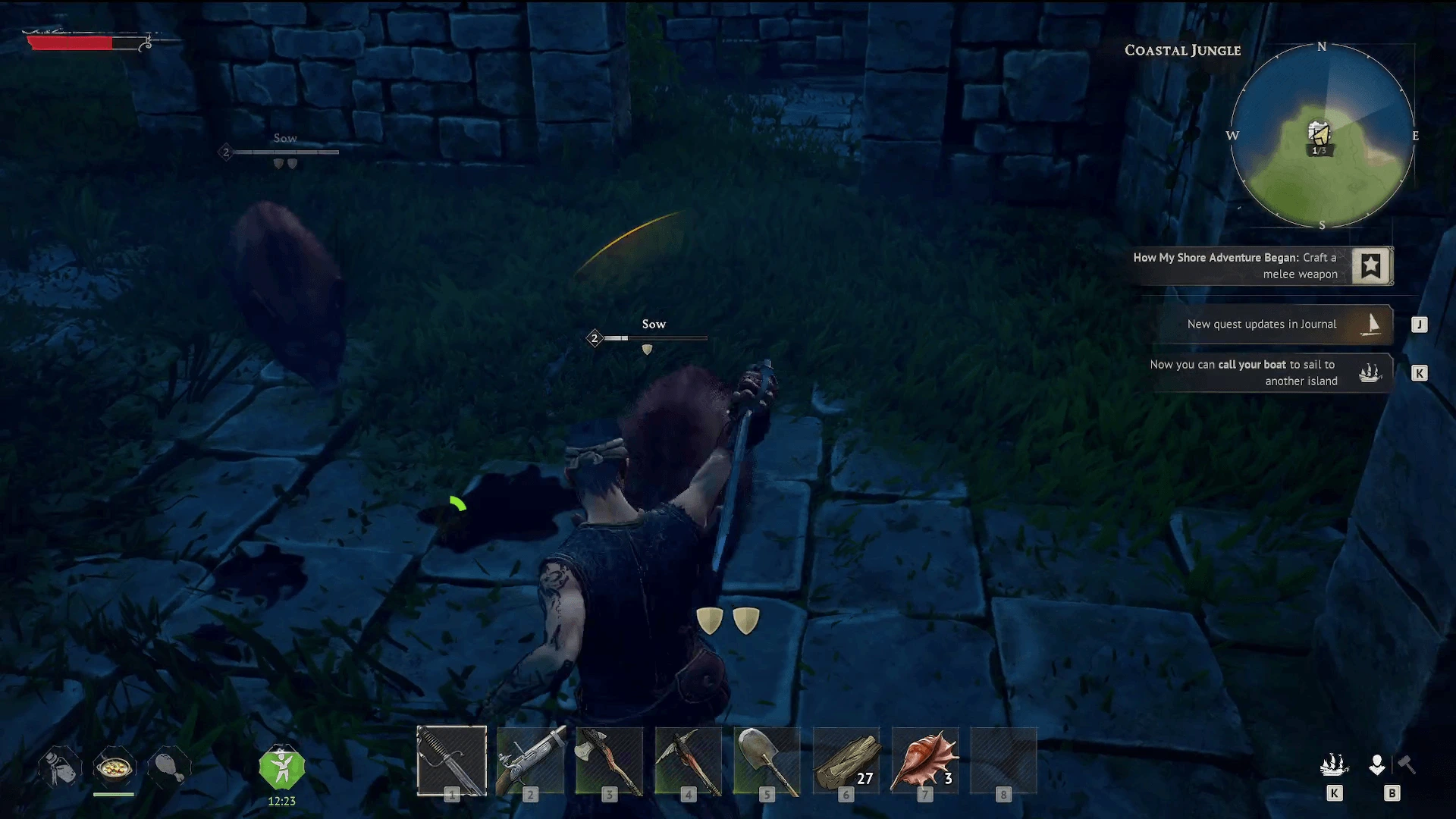This screenshot has height=819, width=1456.
Task: Equip the flintlock pistol from the hotbar
Action: (531, 761)
